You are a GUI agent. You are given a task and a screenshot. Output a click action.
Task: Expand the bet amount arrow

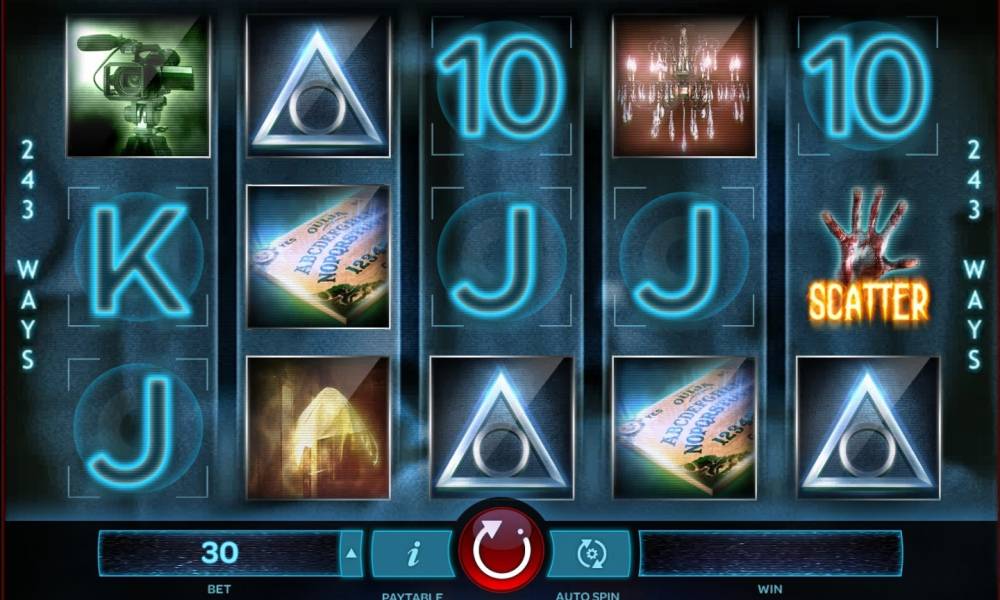(x=351, y=553)
